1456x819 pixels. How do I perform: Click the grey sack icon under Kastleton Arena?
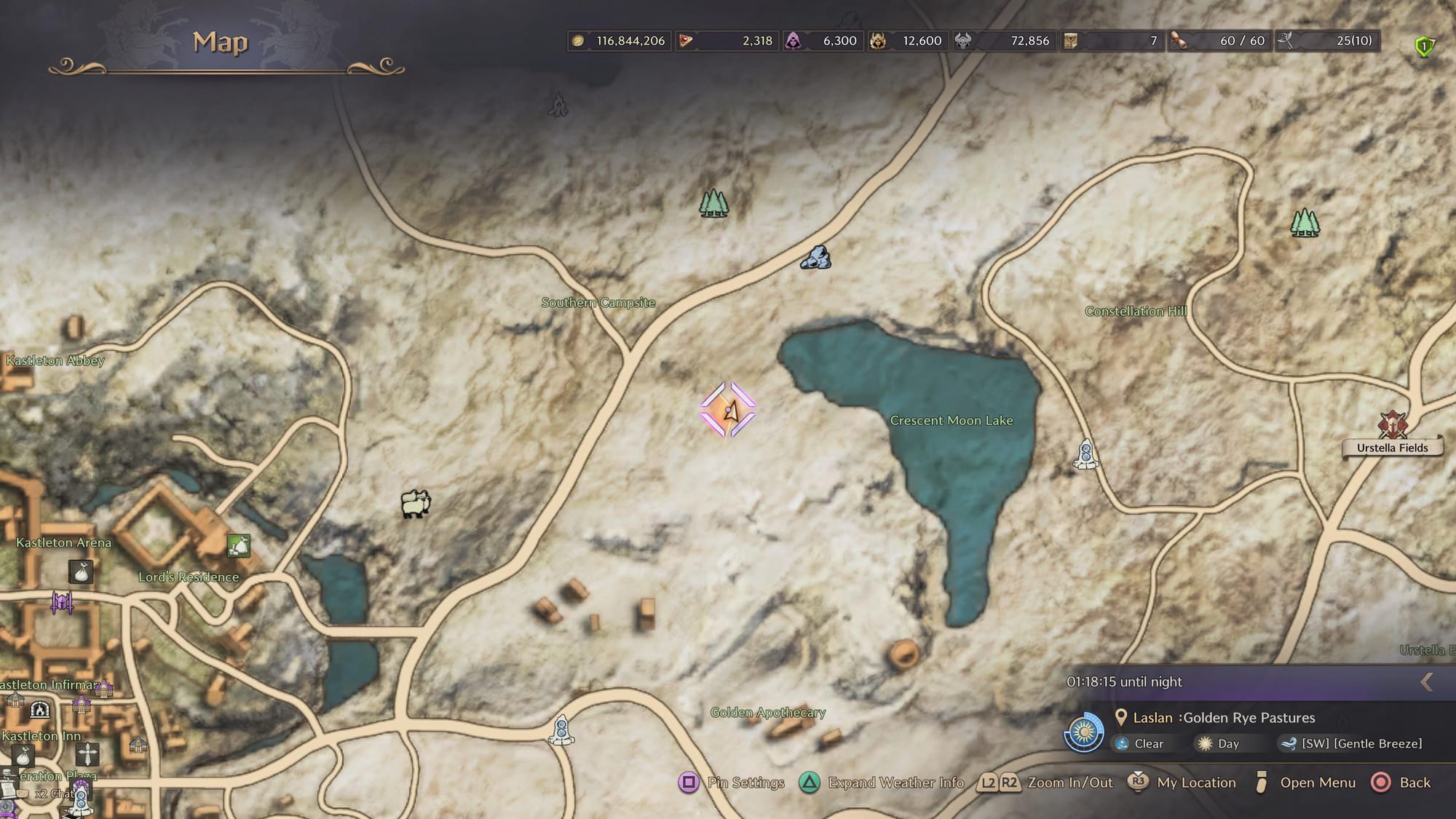[x=81, y=571]
